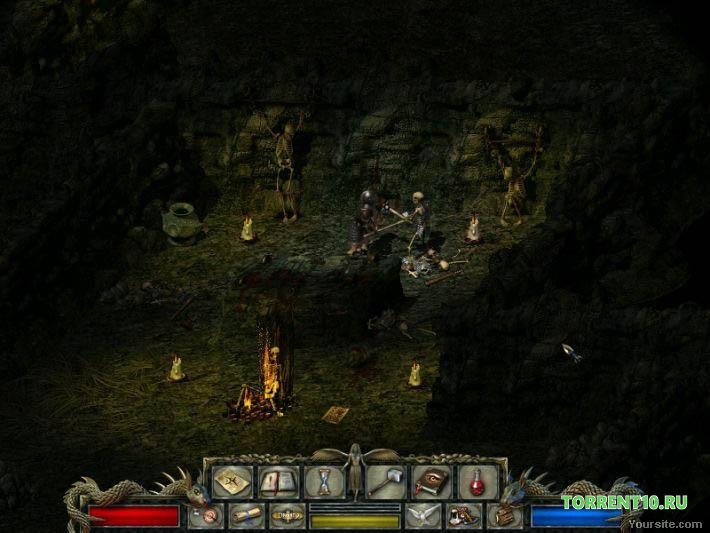Select the war hammer icon
The width and height of the screenshot is (710, 533).
click(x=386, y=482)
